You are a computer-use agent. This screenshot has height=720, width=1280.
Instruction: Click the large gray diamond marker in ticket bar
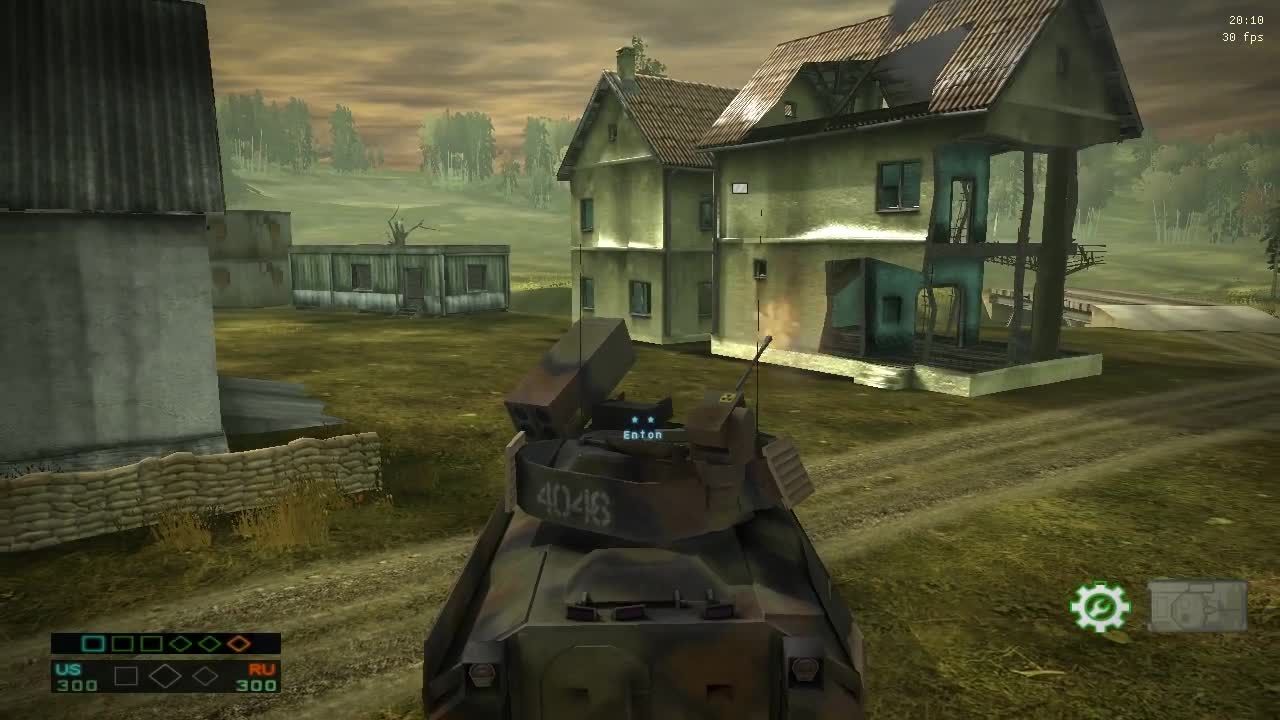coord(165,676)
